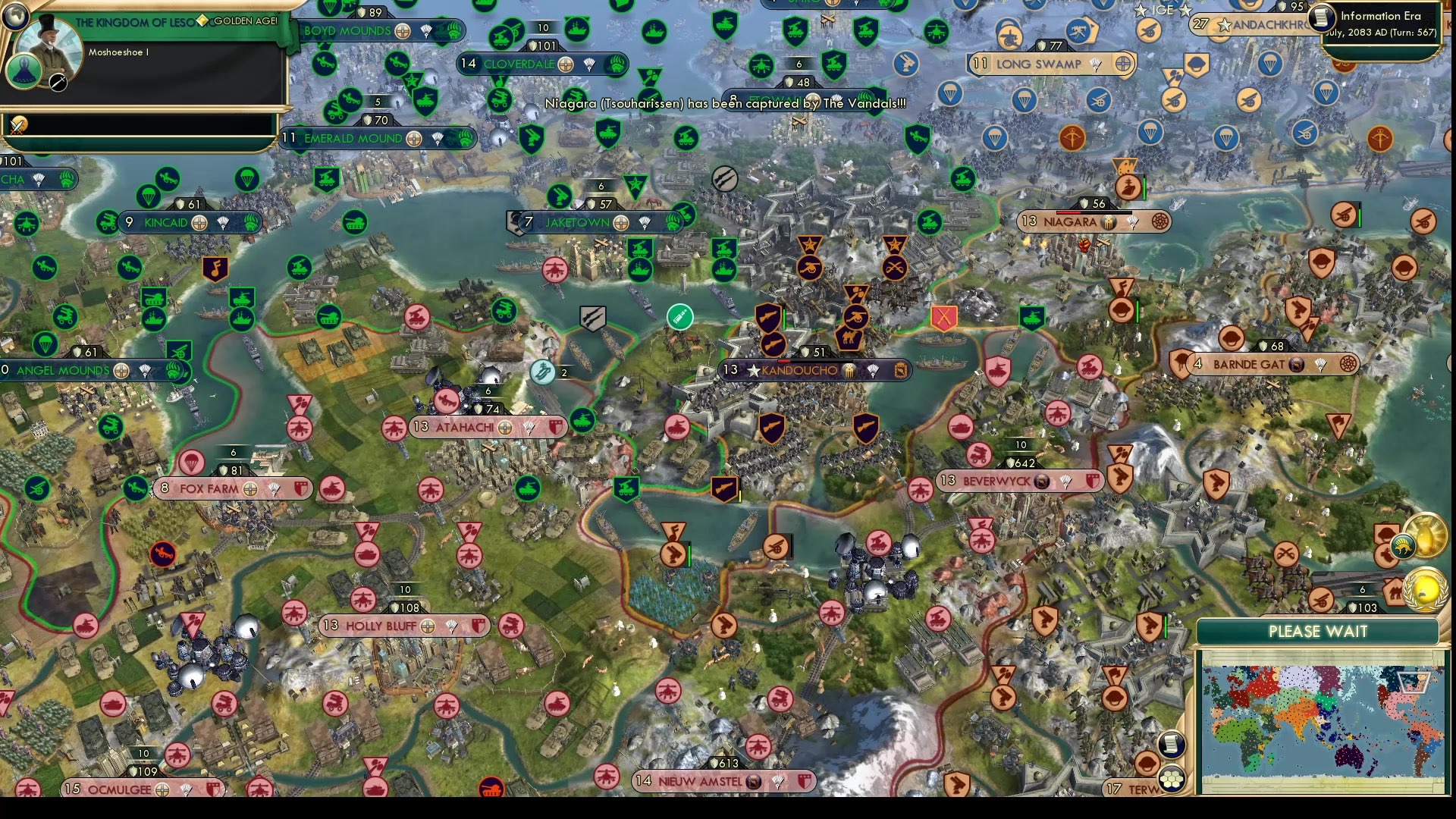Click the camel caravan notification icon
Viewport: 1456px width, 819px height.
[x=1393, y=594]
